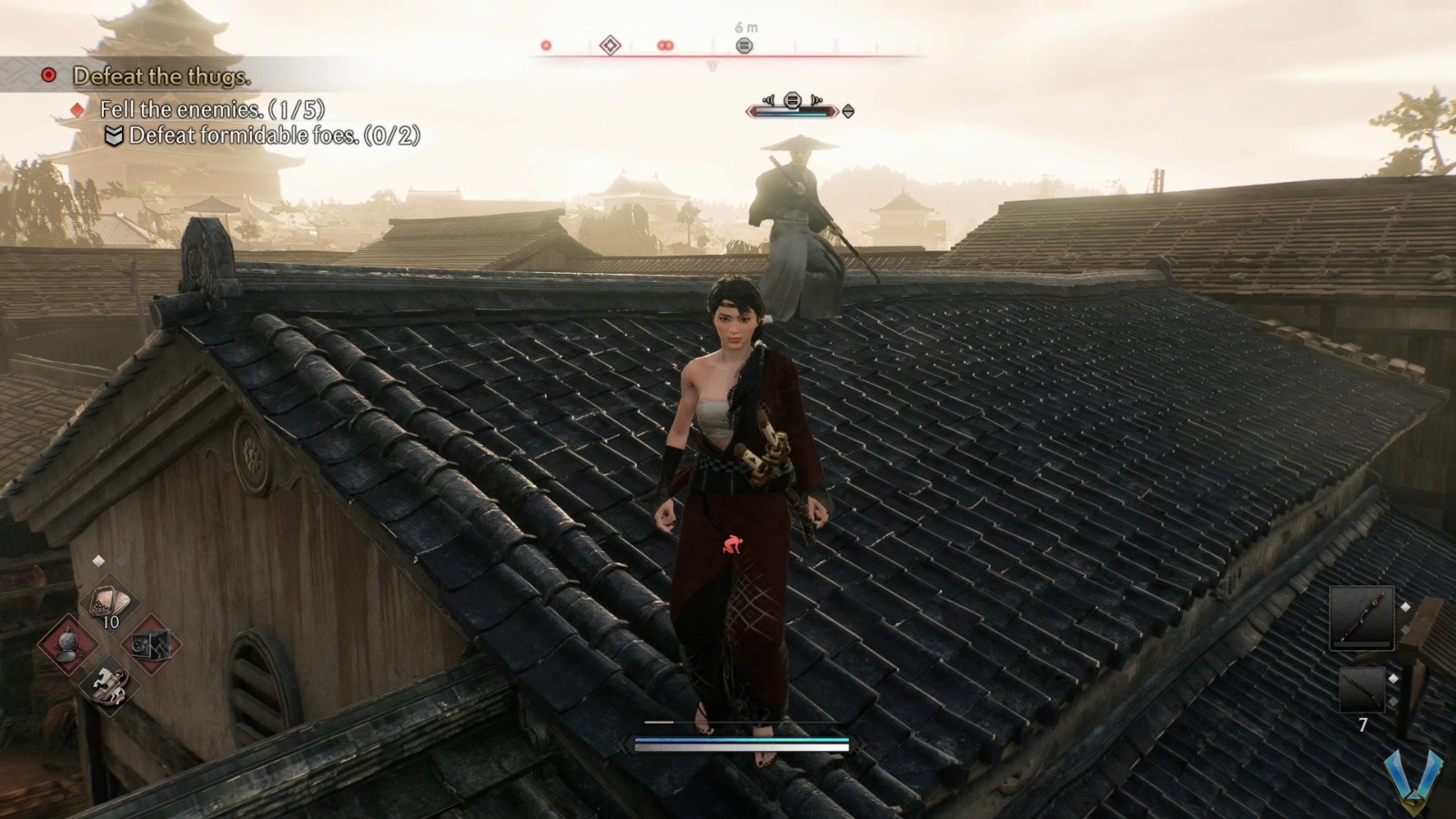Select the horse figurine whistle item
The width and height of the screenshot is (1456, 819).
point(111,685)
